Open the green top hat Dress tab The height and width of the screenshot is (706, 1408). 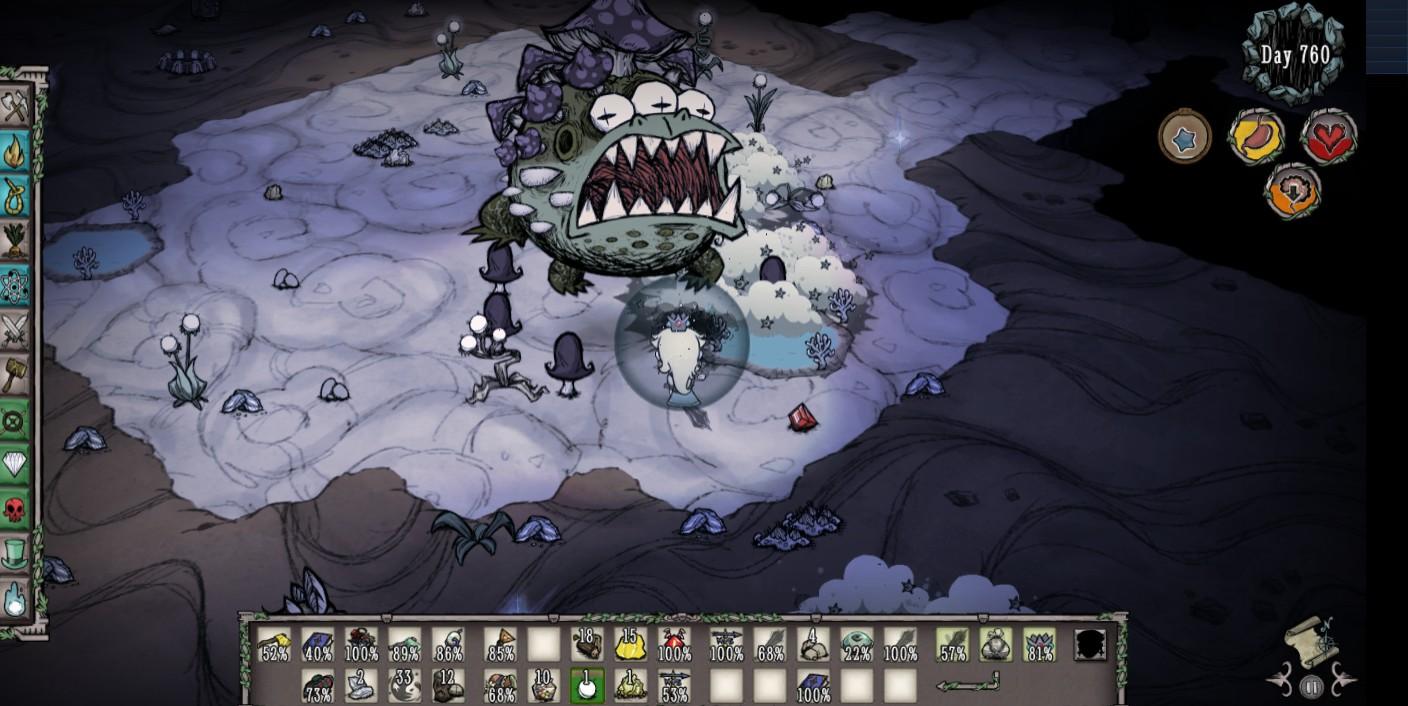tap(15, 553)
